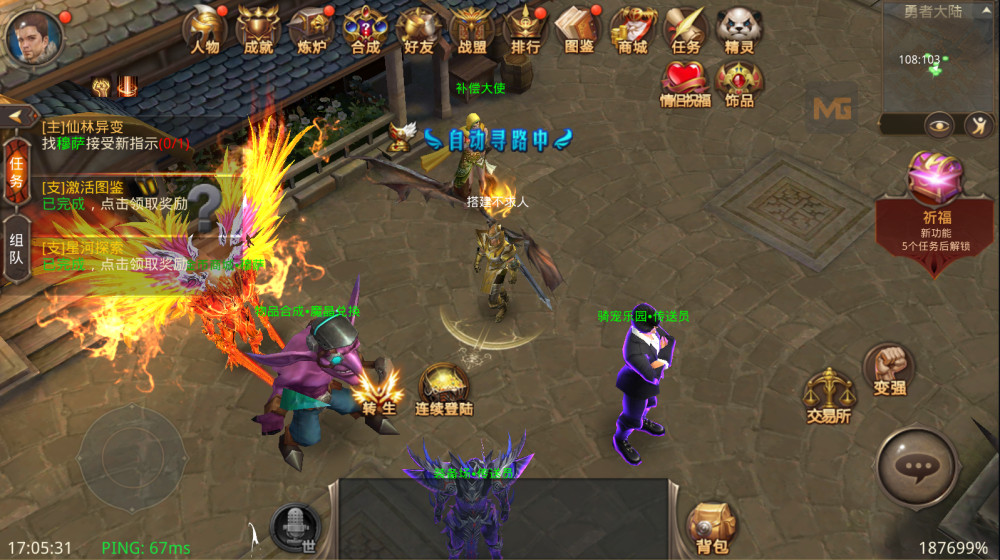Open the 战盟 guild menu
The height and width of the screenshot is (560, 1000).
[x=471, y=30]
